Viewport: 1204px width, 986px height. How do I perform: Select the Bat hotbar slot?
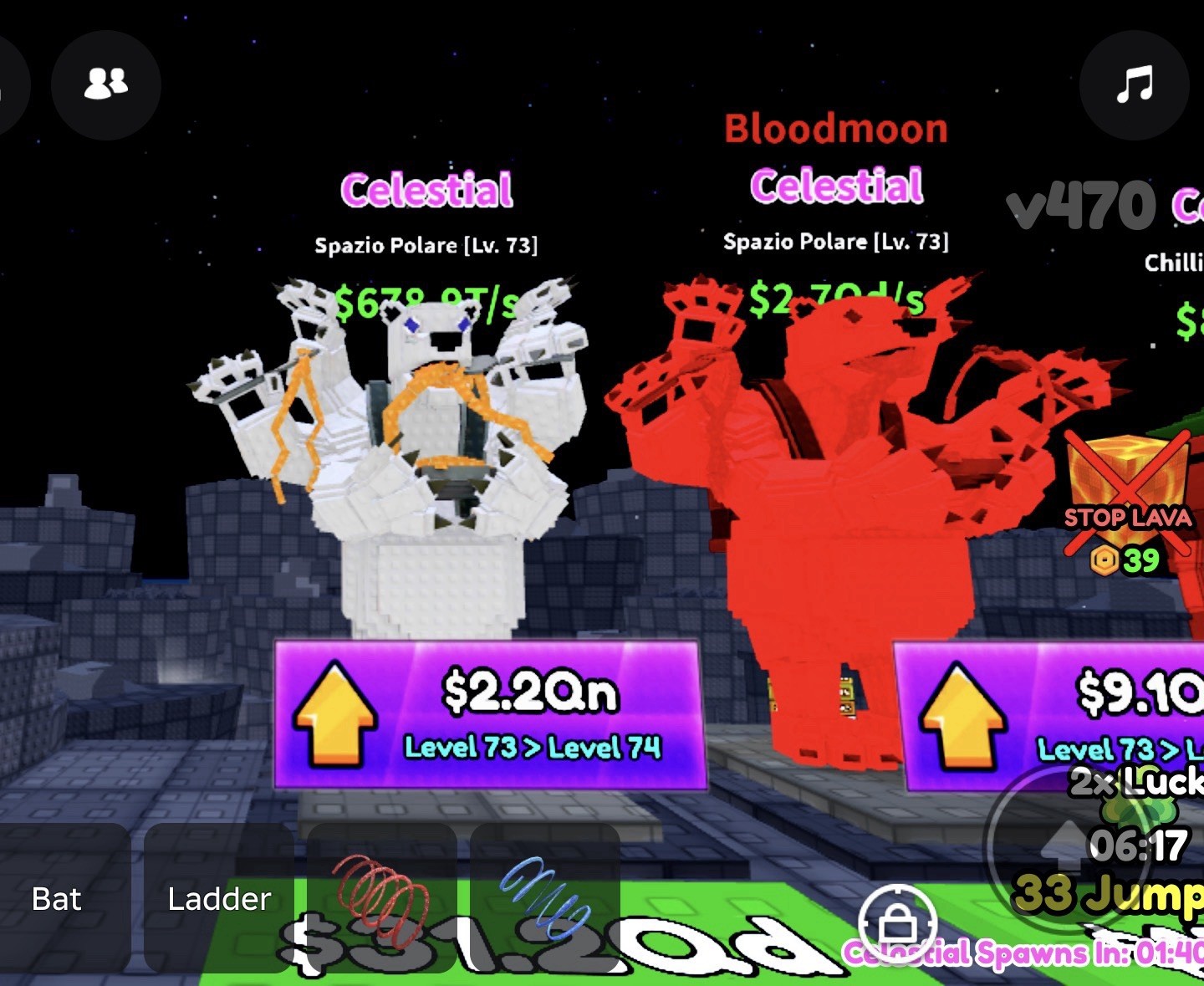click(x=57, y=899)
